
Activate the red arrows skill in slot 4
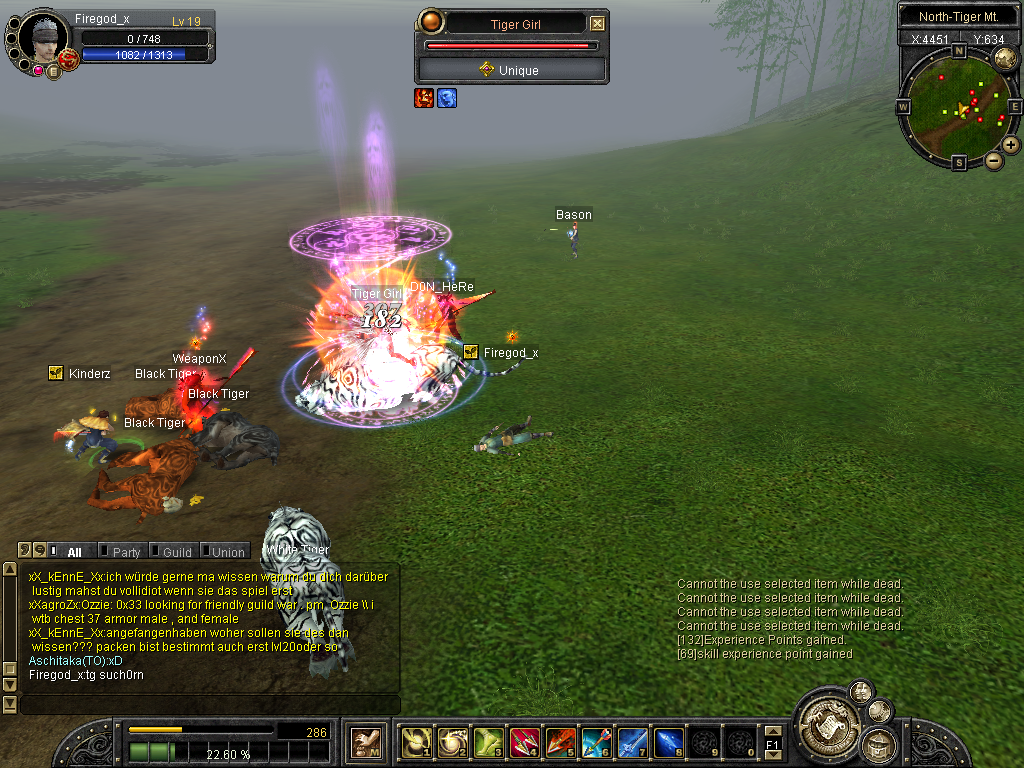click(524, 742)
